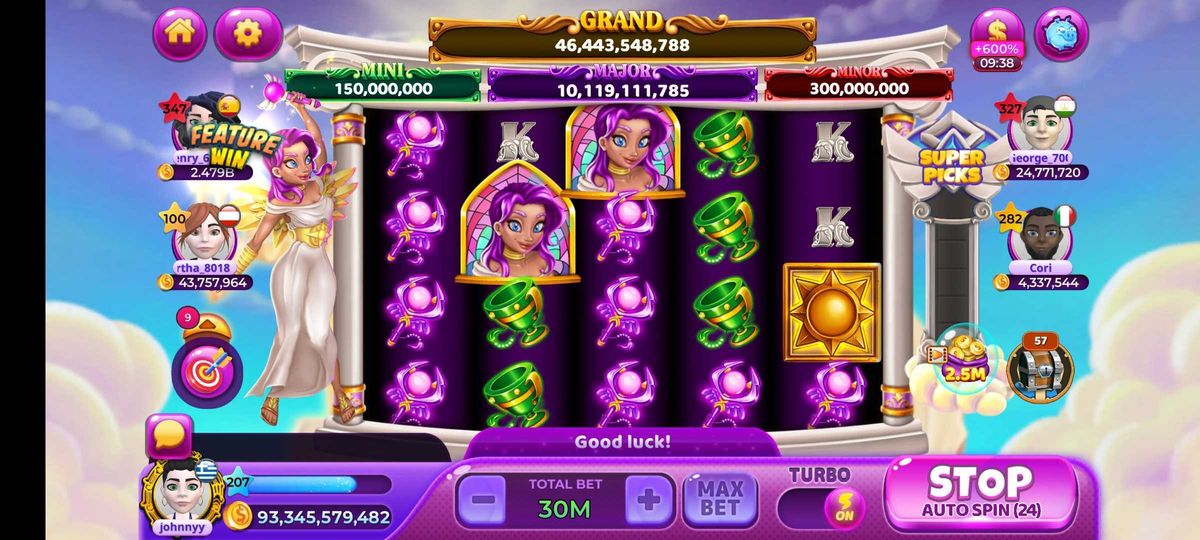Open the Super Picks feature
Image resolution: width=1200 pixels, height=540 pixels.
pyautogui.click(x=952, y=158)
